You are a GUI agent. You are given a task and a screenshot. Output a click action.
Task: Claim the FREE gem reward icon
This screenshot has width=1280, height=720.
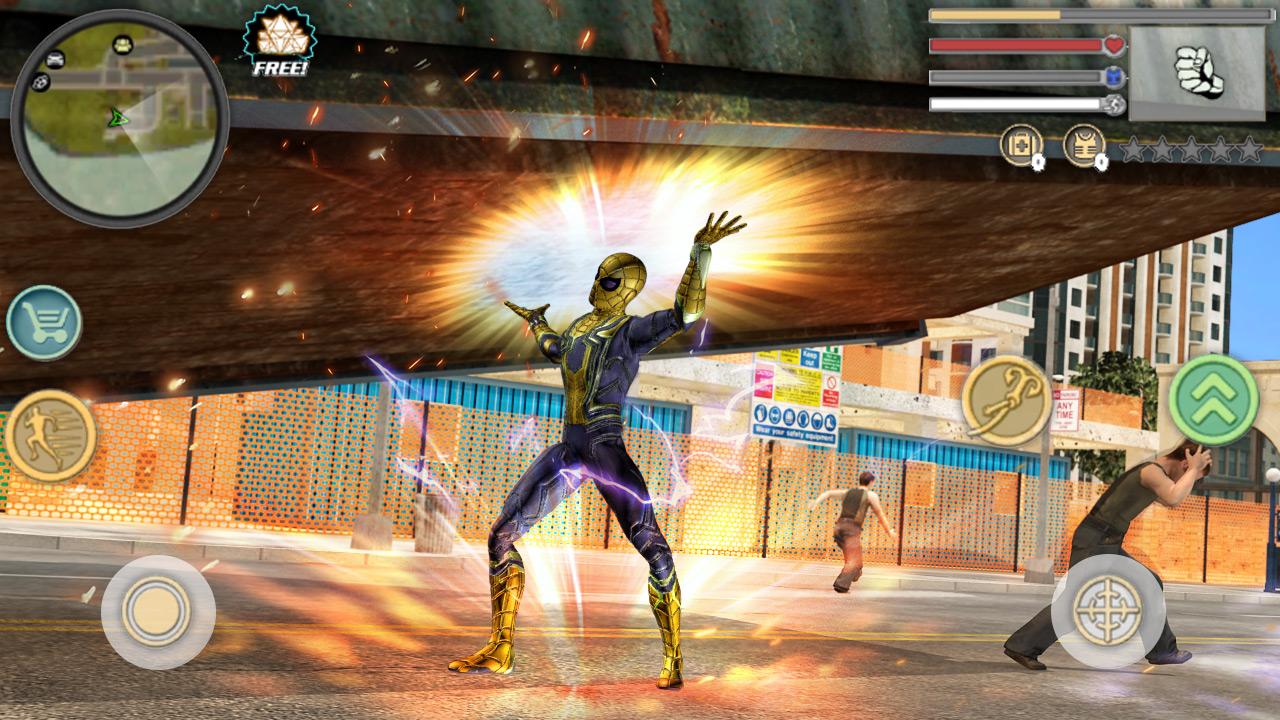click(x=280, y=41)
